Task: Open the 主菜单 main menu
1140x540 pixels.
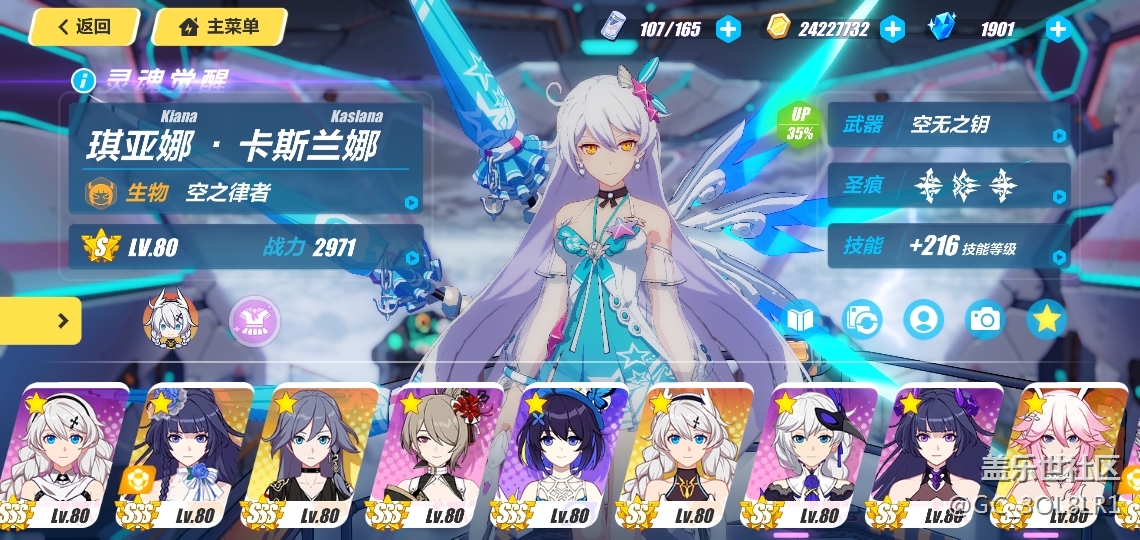Action: [219, 27]
